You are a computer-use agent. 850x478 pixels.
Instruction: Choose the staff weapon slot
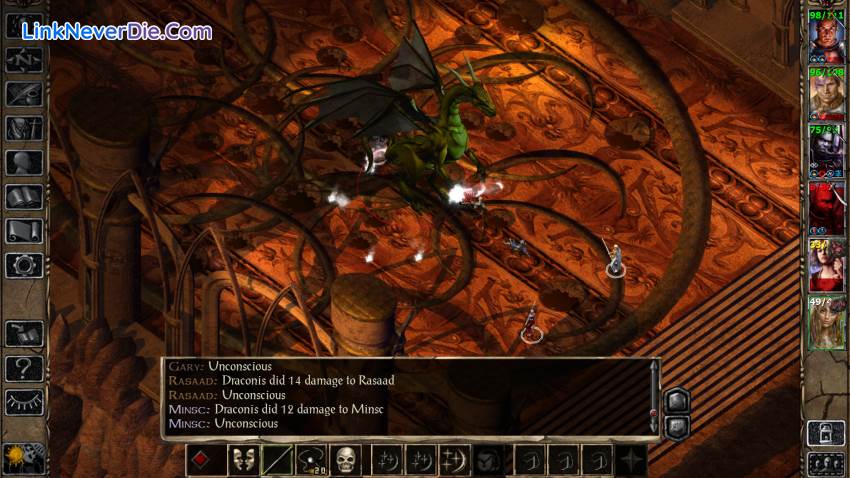[x=277, y=460]
